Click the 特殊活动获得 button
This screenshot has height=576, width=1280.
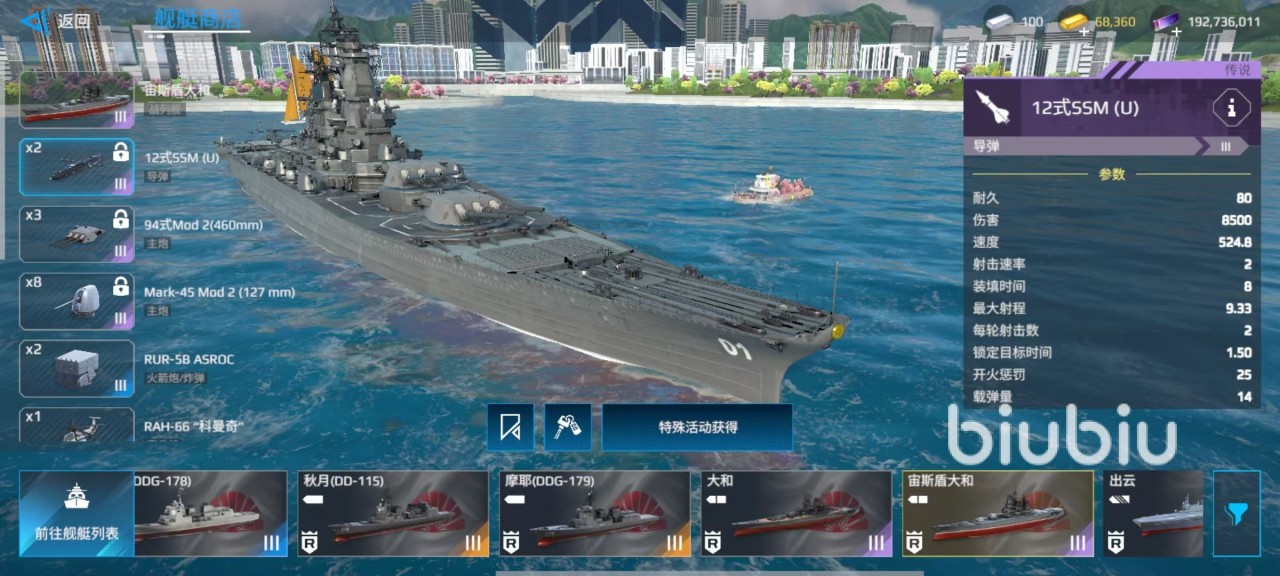(697, 427)
